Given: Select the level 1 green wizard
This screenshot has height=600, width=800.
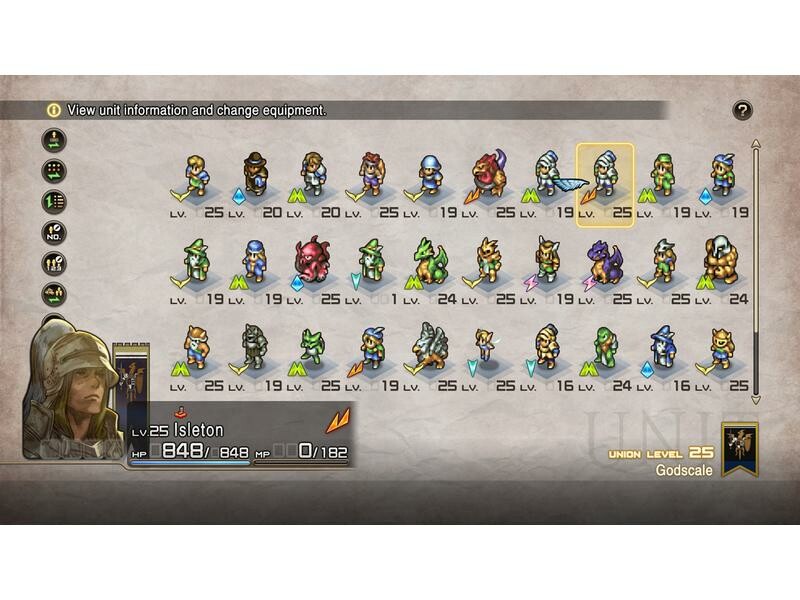Looking at the screenshot, I should 372,261.
